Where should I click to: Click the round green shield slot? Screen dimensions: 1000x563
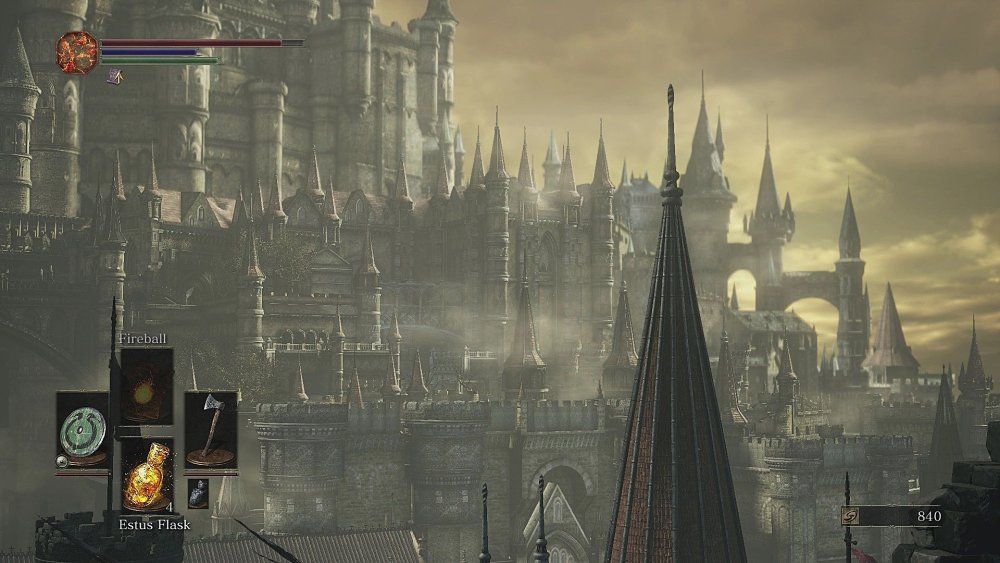[x=82, y=430]
